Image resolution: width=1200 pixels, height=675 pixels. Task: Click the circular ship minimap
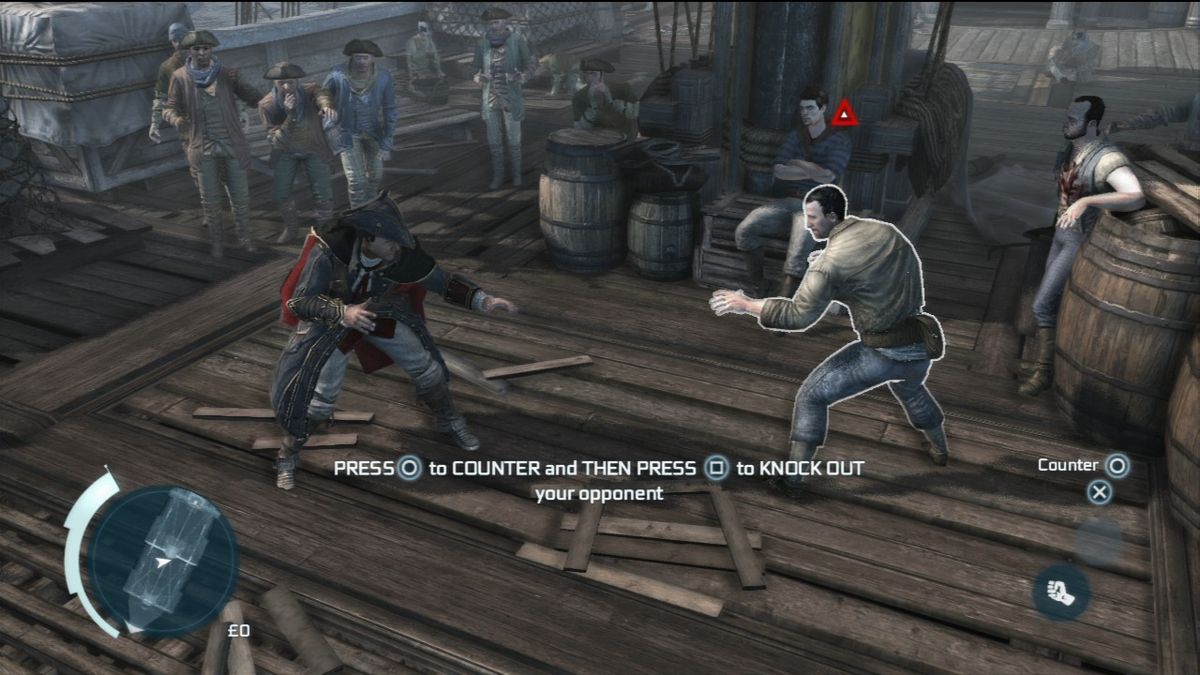click(x=163, y=560)
